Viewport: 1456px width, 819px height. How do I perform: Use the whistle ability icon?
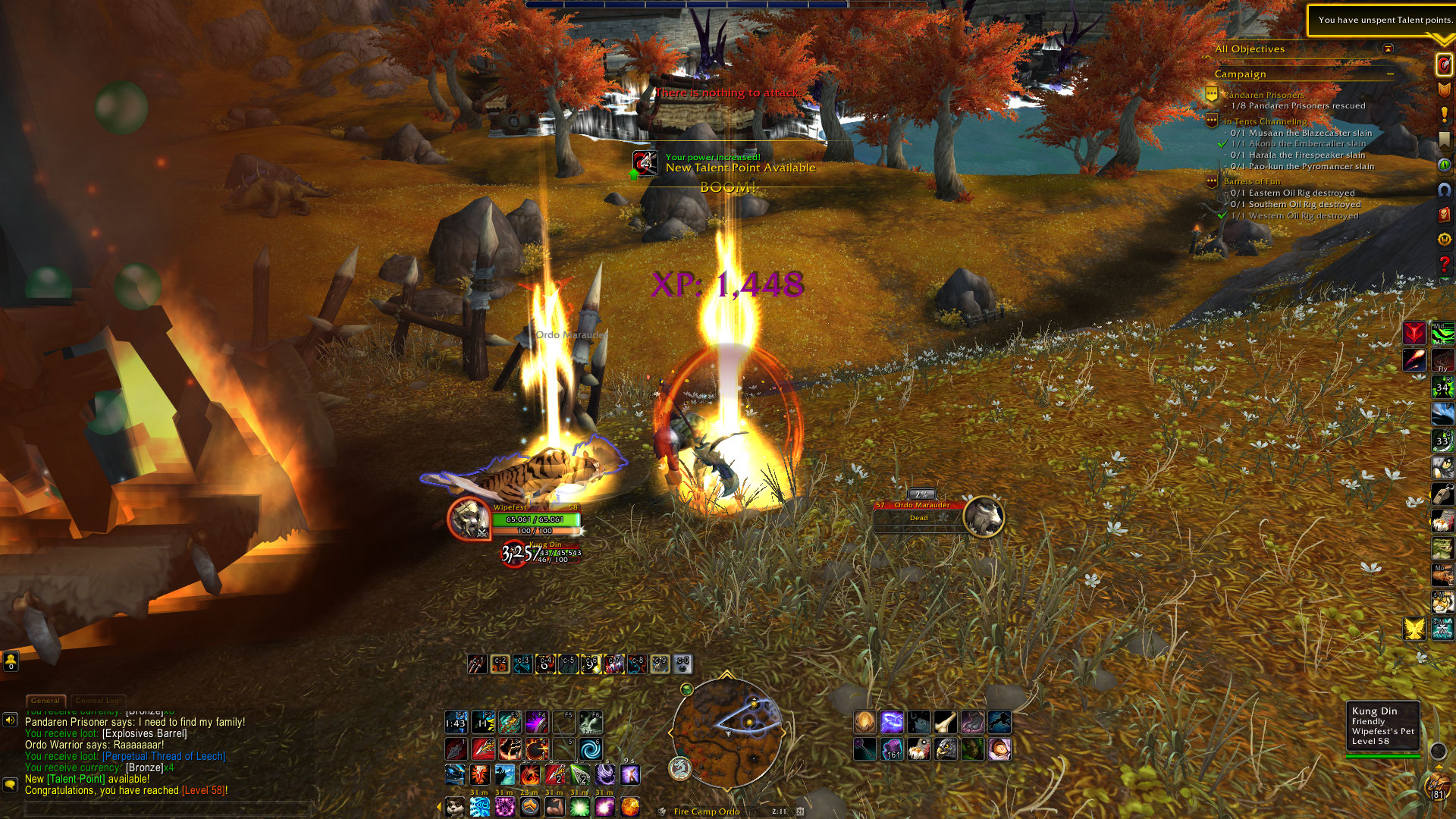(1442, 494)
